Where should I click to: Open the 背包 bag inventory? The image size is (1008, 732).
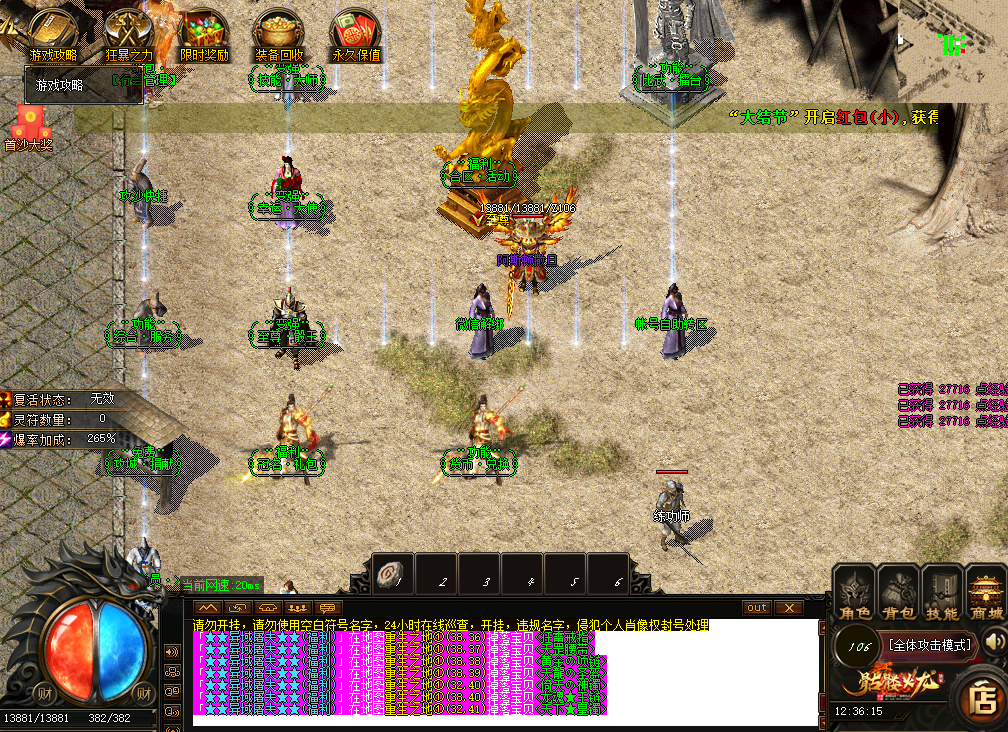898,592
